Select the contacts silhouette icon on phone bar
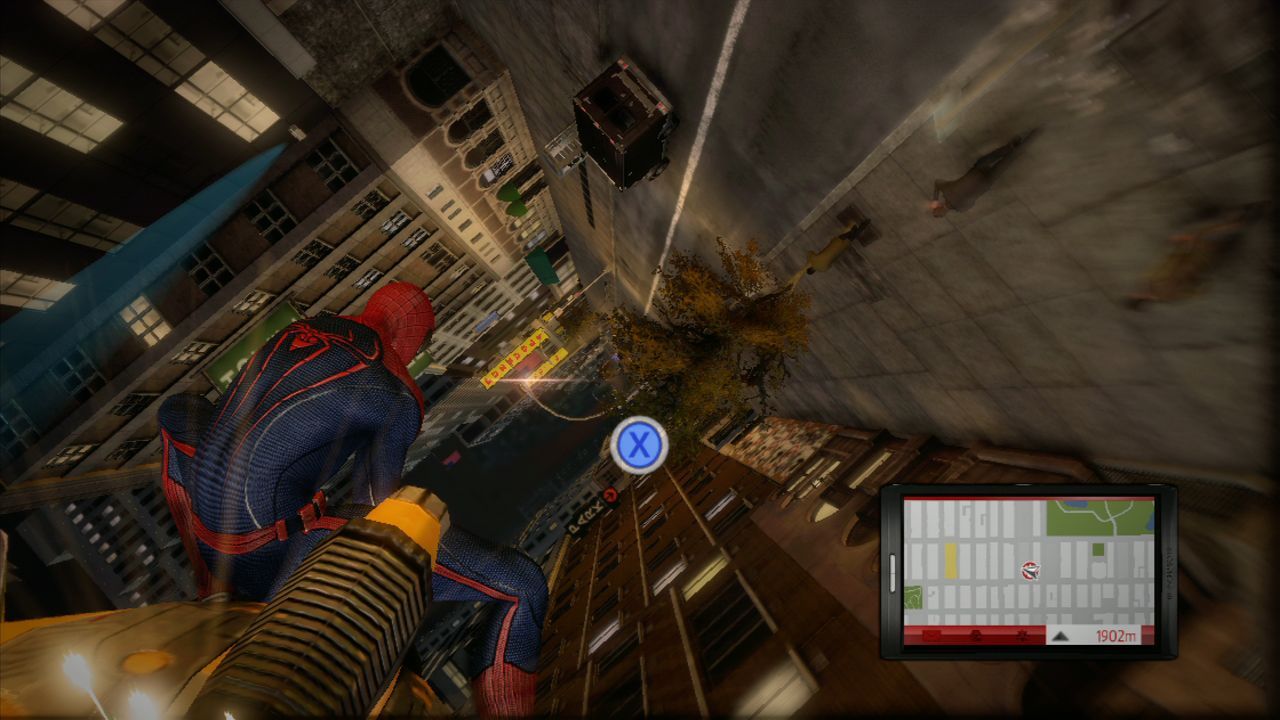This screenshot has height=720, width=1280. [x=976, y=635]
